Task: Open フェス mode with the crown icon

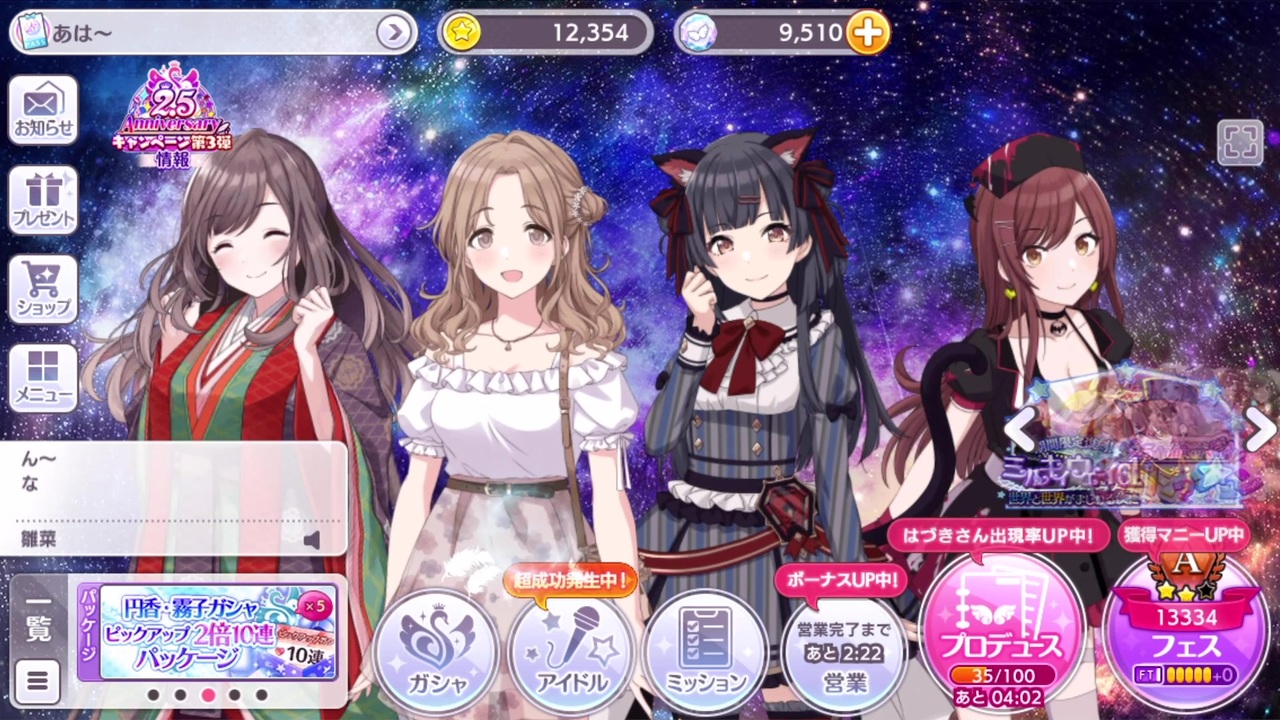Action: pyautogui.click(x=1185, y=630)
